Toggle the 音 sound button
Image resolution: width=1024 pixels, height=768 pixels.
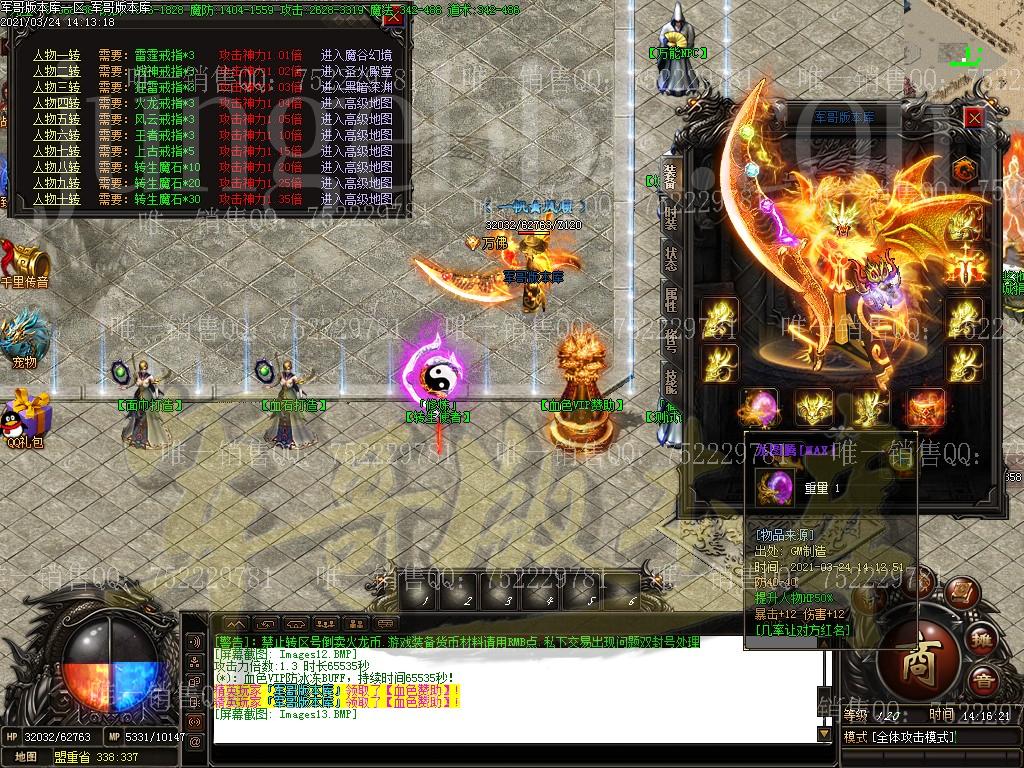[985, 682]
